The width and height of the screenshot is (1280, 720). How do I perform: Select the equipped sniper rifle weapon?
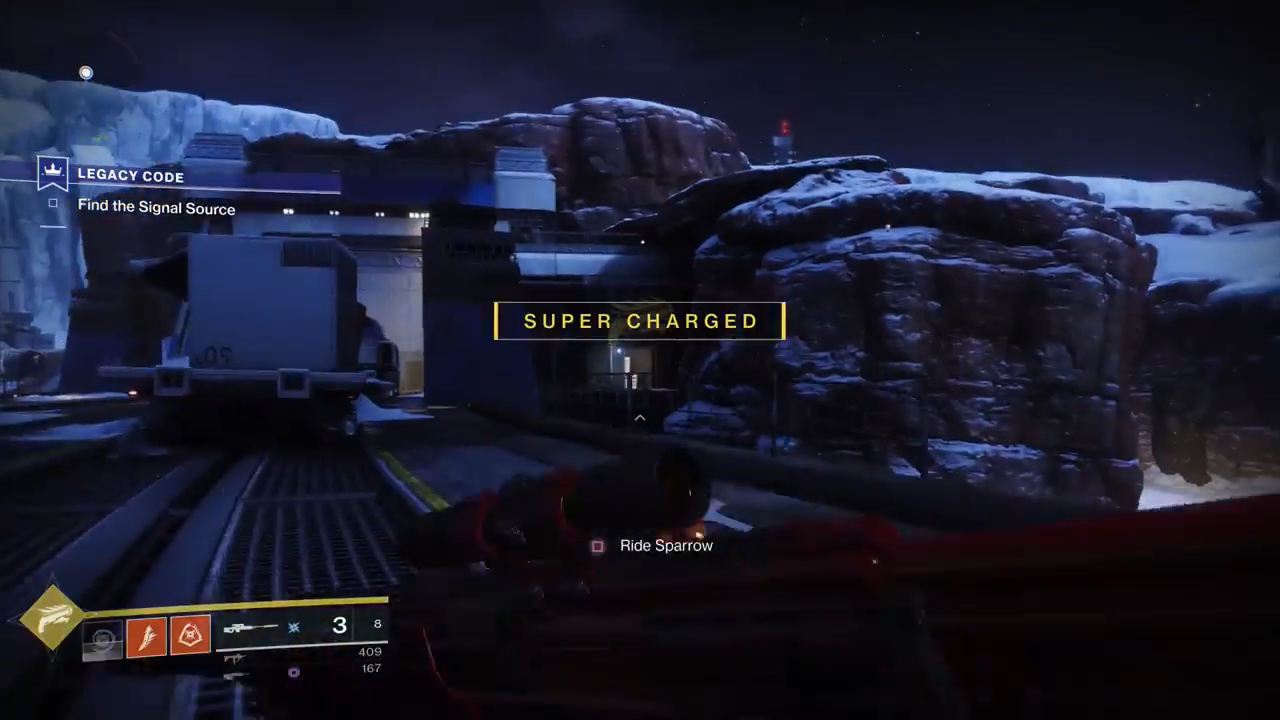click(251, 627)
